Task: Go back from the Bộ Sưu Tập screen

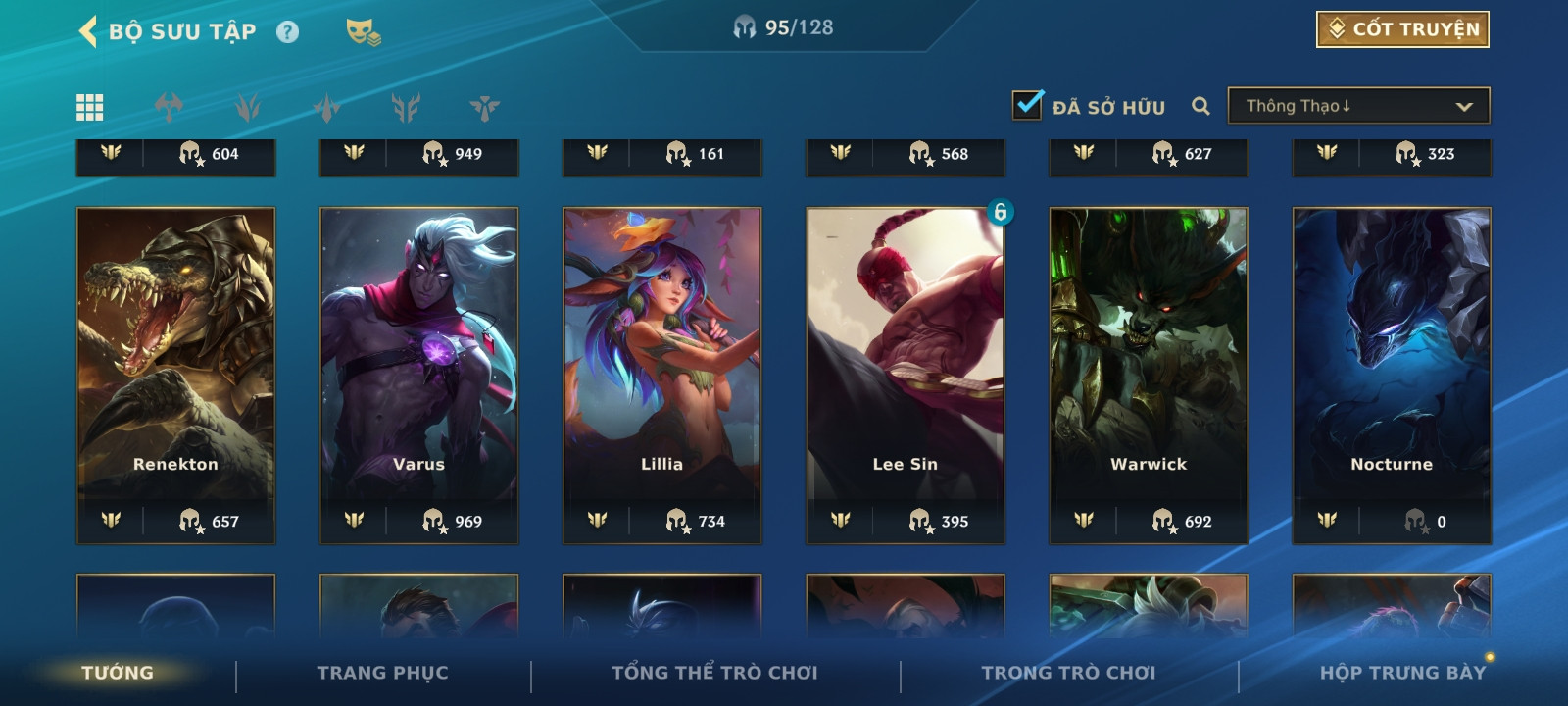Action: (88, 31)
